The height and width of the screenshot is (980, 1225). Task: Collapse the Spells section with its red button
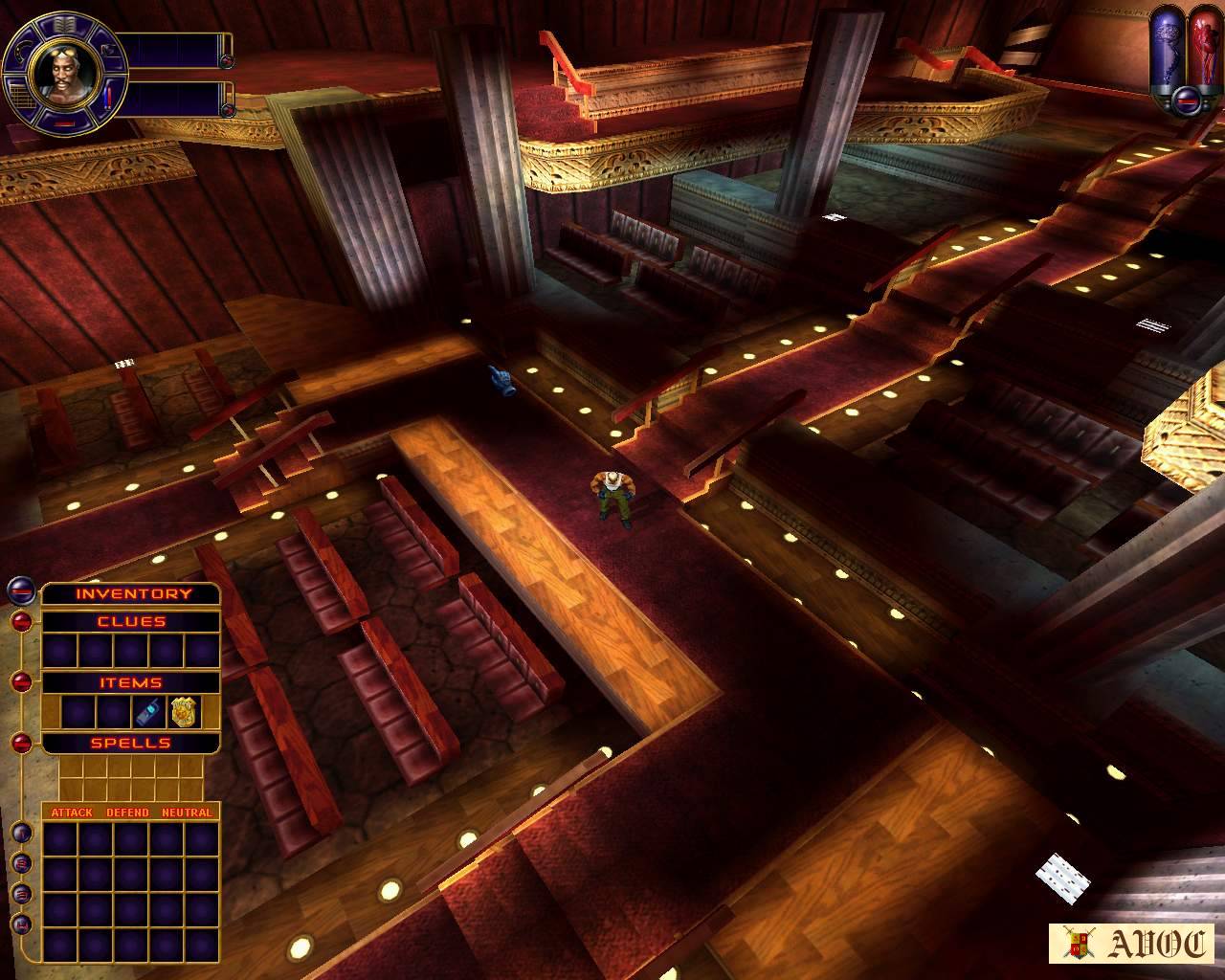pos(20,742)
